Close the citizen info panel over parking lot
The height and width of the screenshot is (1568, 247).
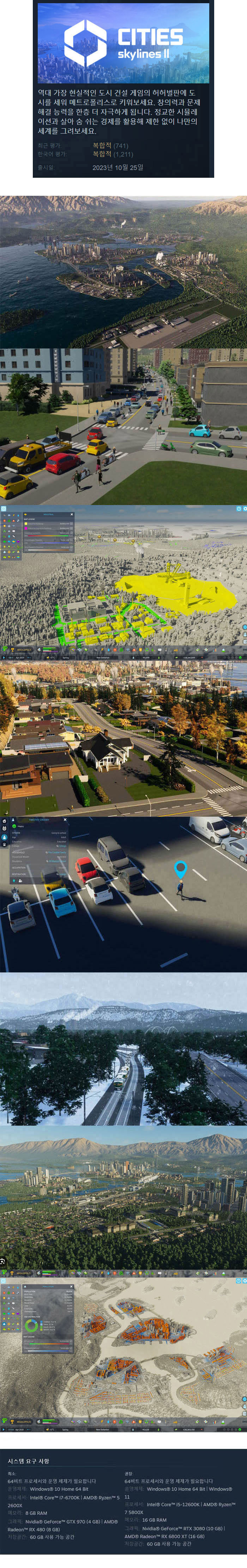(x=65, y=819)
